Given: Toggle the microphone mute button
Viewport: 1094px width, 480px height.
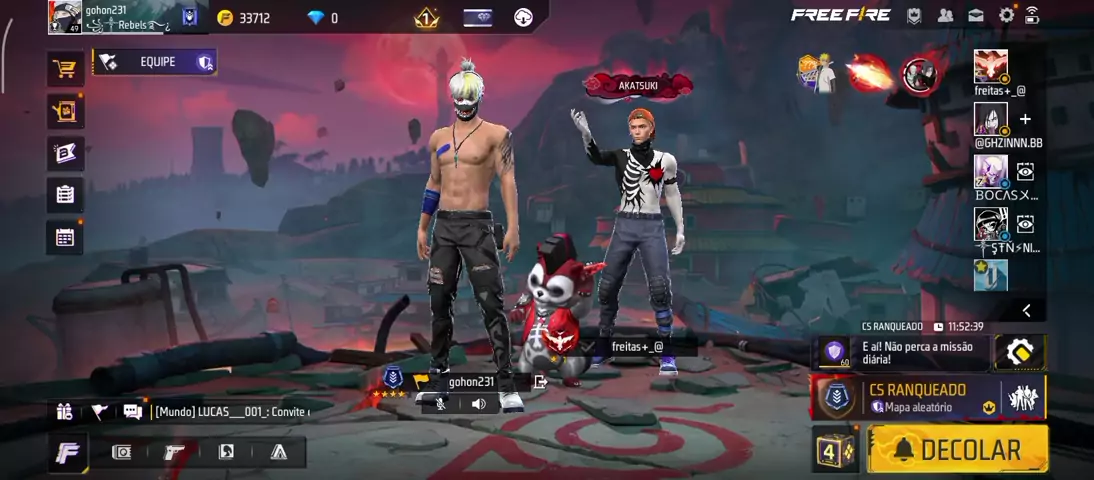Looking at the screenshot, I should (x=441, y=404).
